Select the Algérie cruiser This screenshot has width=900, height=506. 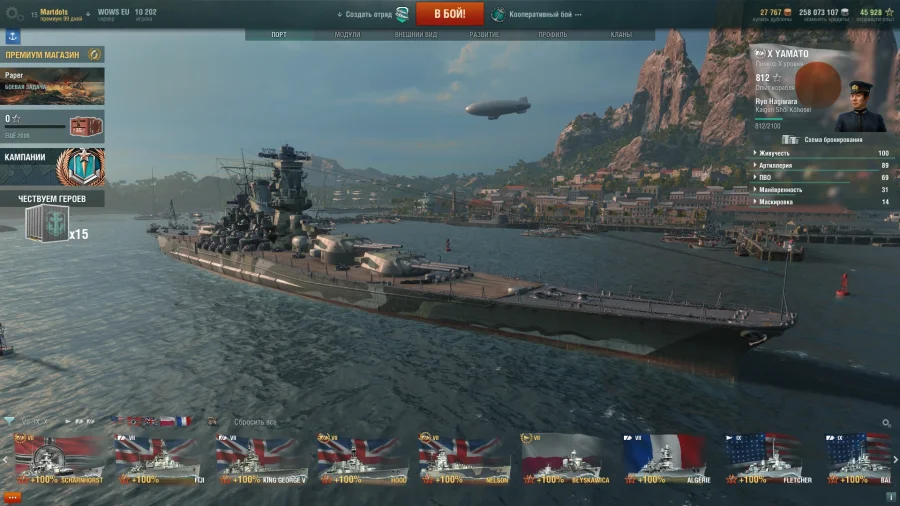point(667,460)
